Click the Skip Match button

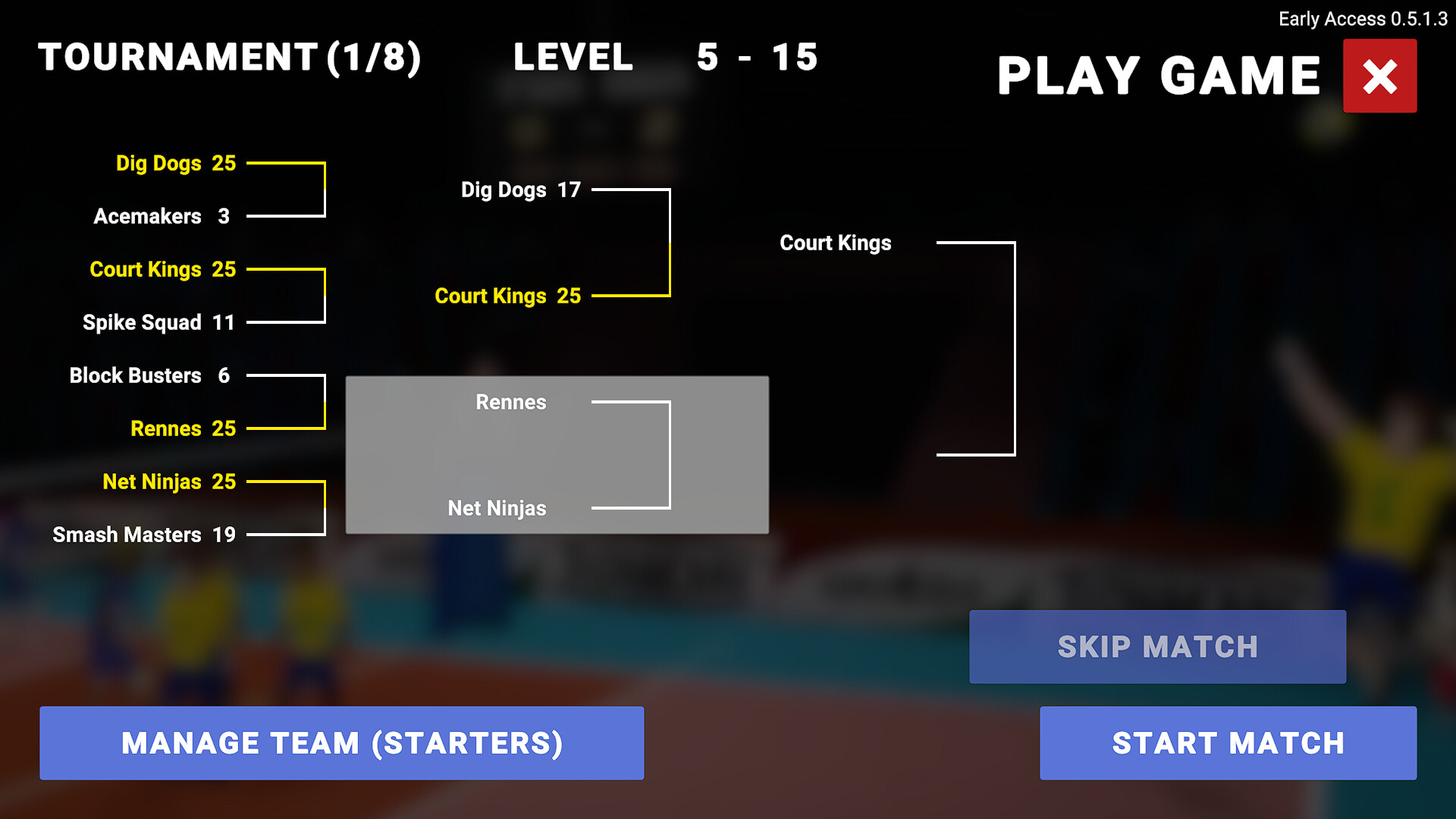click(1156, 647)
